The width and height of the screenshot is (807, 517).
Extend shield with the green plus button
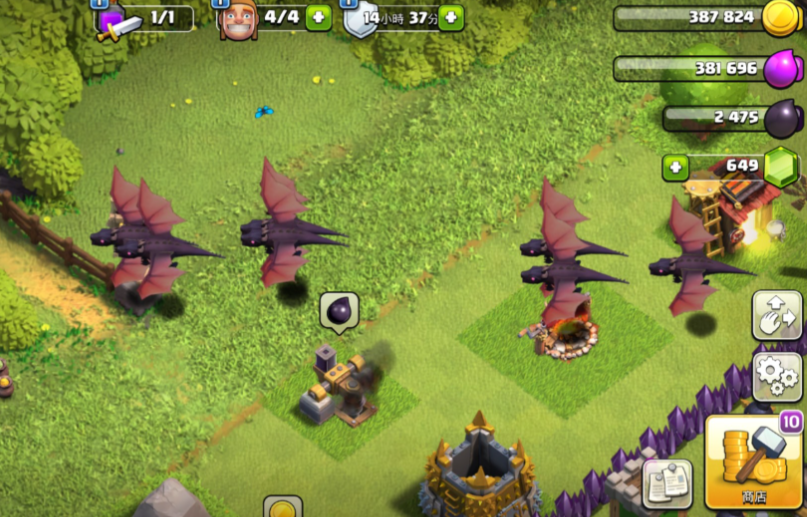(x=451, y=18)
